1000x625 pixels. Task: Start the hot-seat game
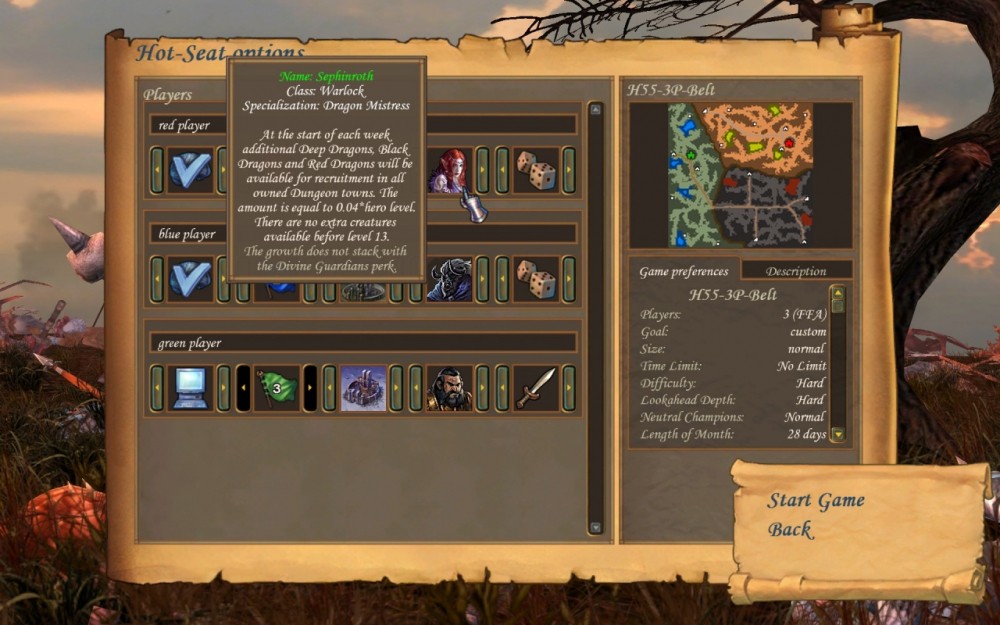[x=815, y=501]
